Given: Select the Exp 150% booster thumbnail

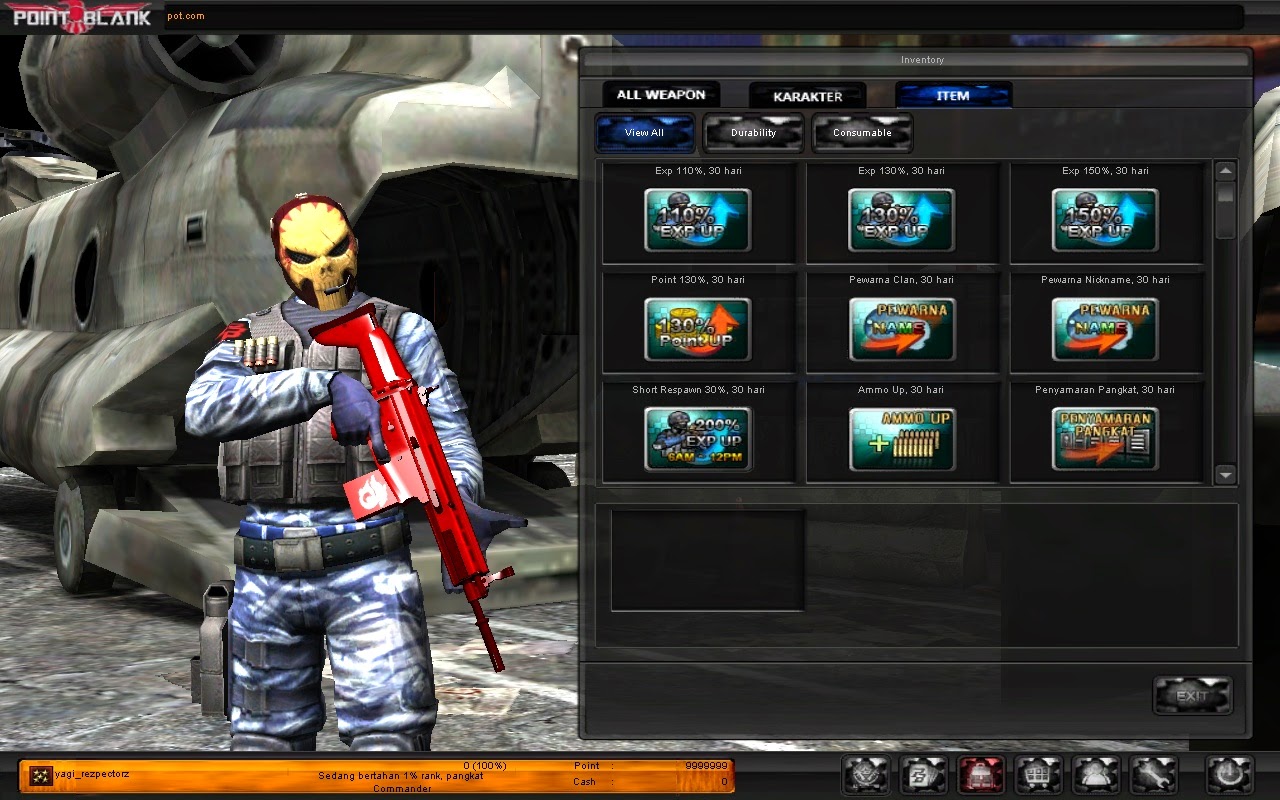Looking at the screenshot, I should click(x=1103, y=220).
